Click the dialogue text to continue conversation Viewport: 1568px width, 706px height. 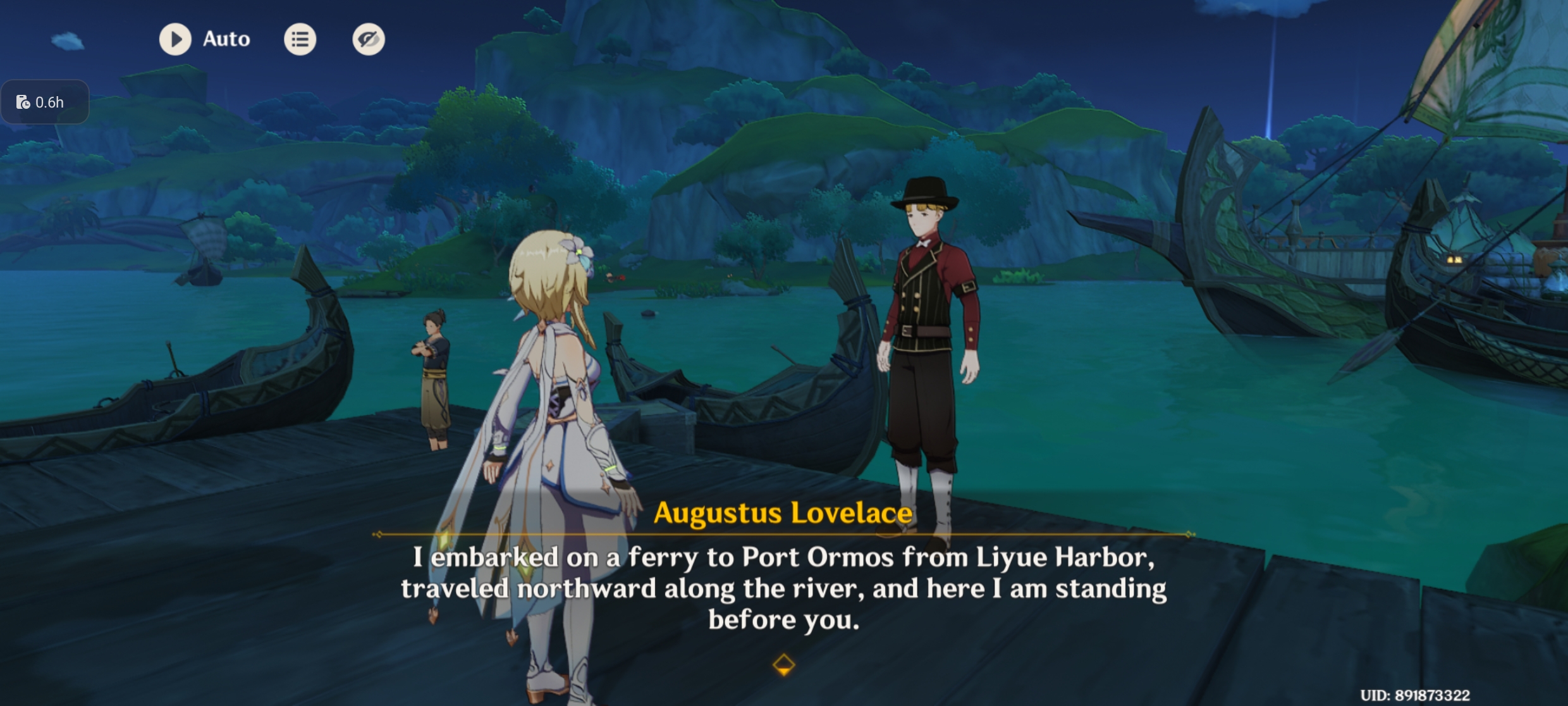pos(784,588)
